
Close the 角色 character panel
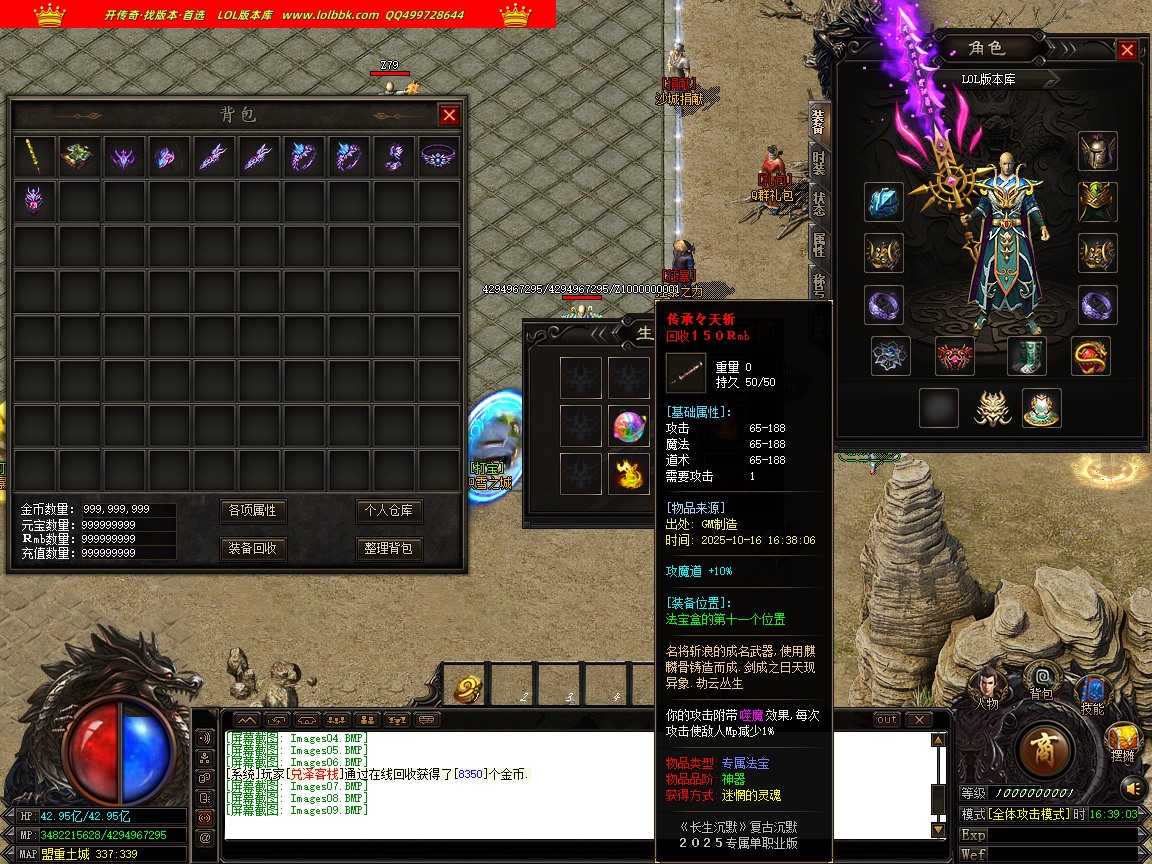pyautogui.click(x=1127, y=50)
